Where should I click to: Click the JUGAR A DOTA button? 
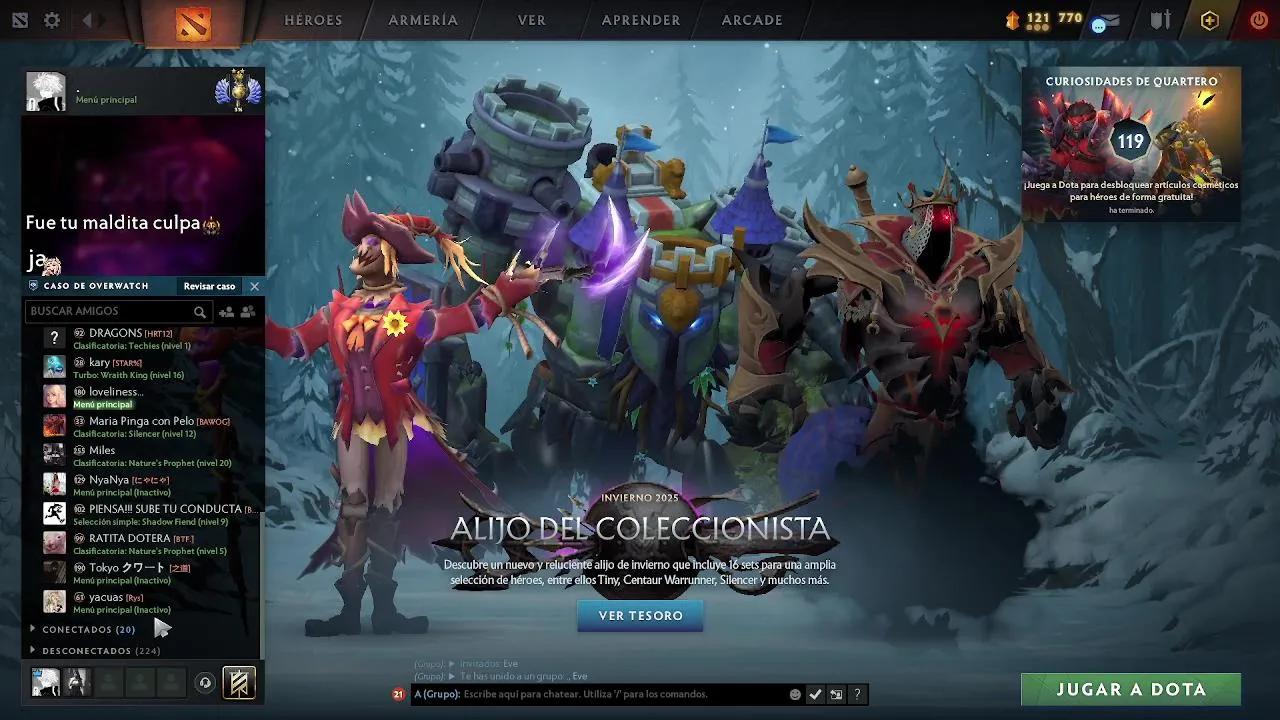tap(1131, 689)
